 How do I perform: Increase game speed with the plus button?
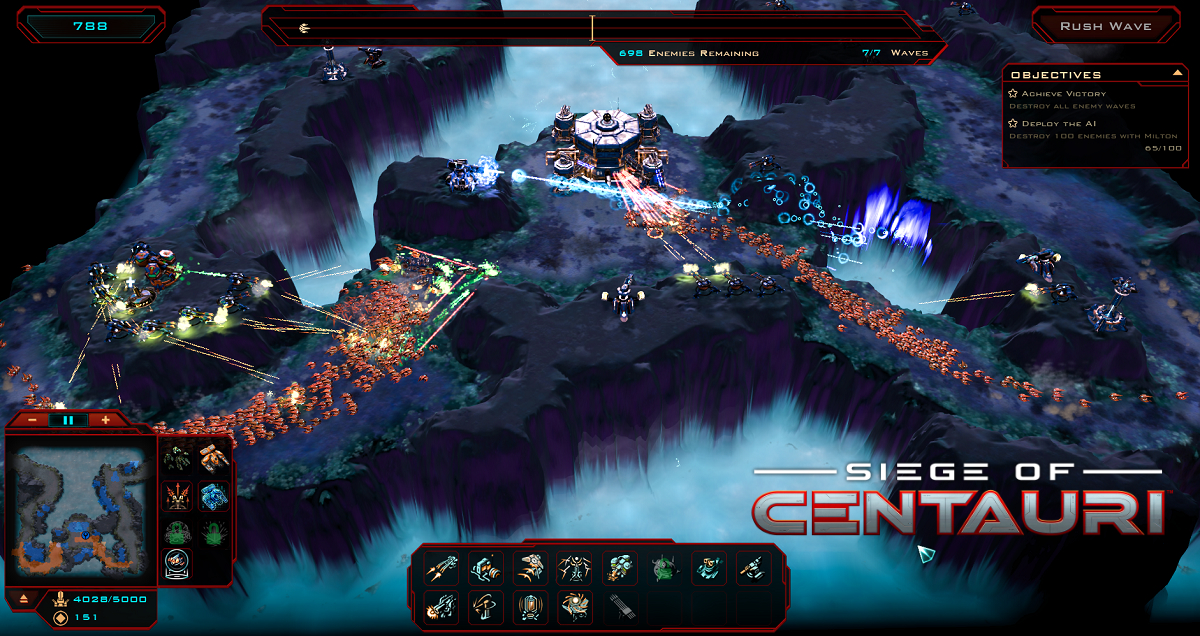(106, 420)
